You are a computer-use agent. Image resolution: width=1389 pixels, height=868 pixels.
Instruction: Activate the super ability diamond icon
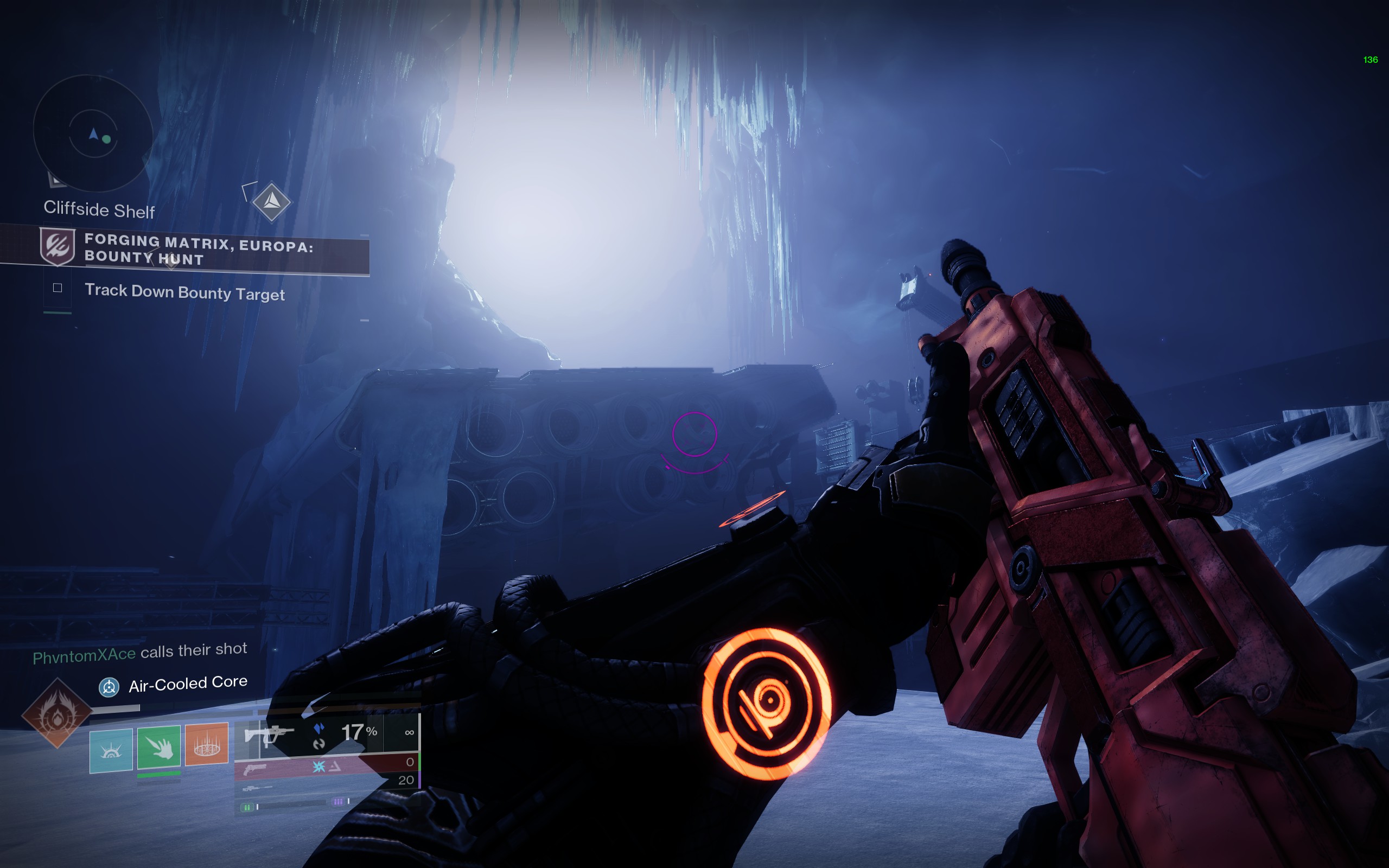point(57,713)
